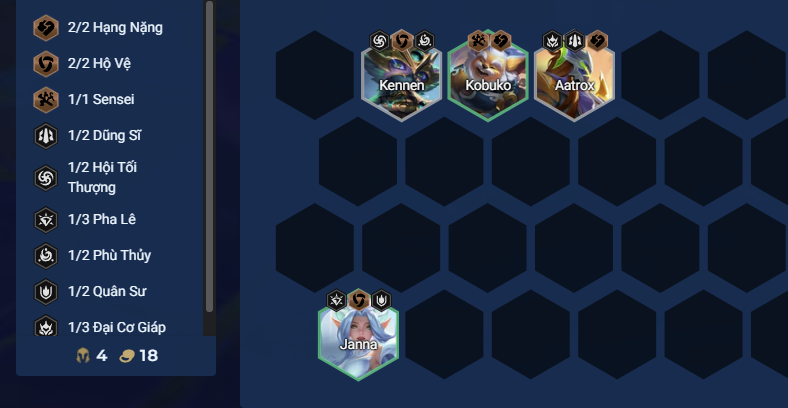Pick the Aatrox champion tile

[574, 78]
